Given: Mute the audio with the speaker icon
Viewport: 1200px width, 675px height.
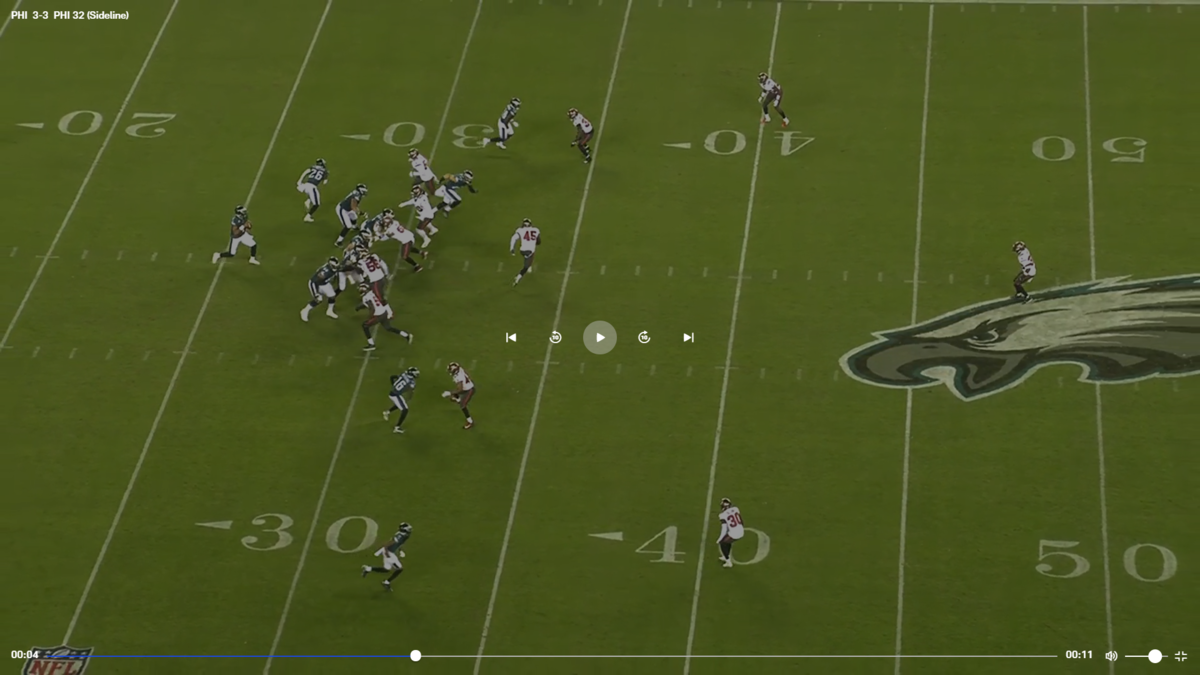Looking at the screenshot, I should click(x=1111, y=656).
